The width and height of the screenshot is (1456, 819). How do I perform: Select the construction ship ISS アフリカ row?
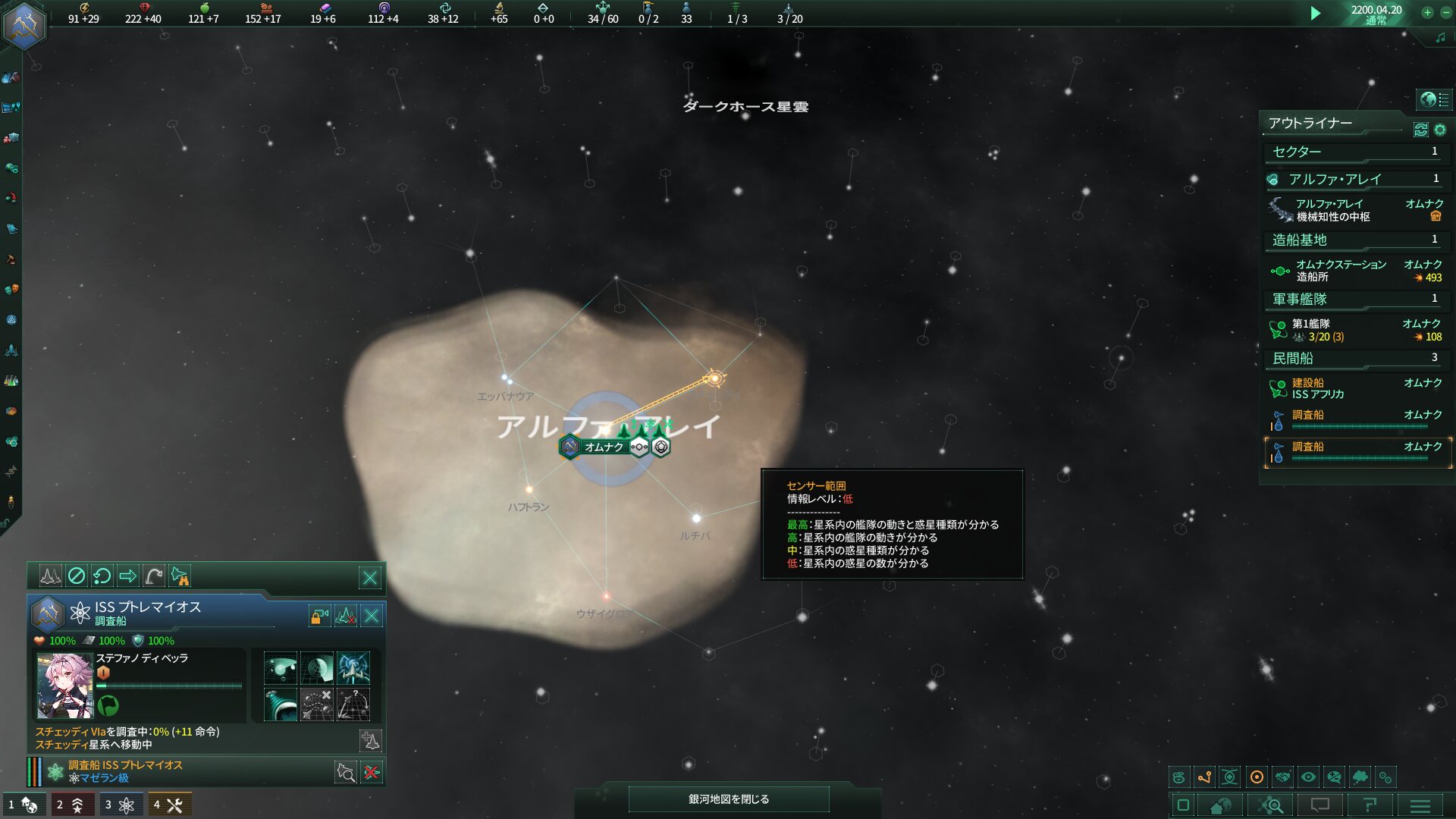(x=1356, y=388)
